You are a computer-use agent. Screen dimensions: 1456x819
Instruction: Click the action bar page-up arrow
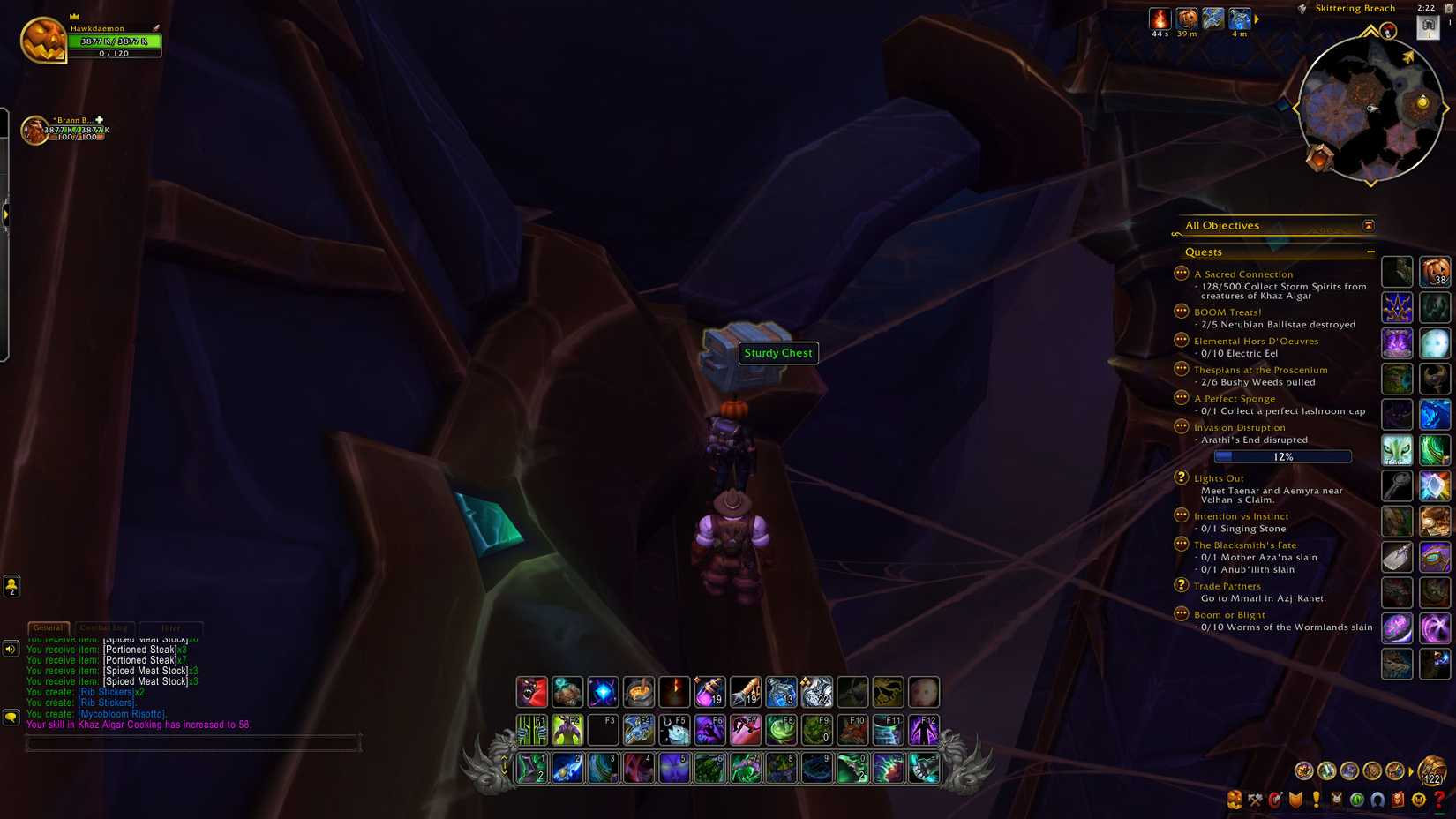pyautogui.click(x=504, y=757)
